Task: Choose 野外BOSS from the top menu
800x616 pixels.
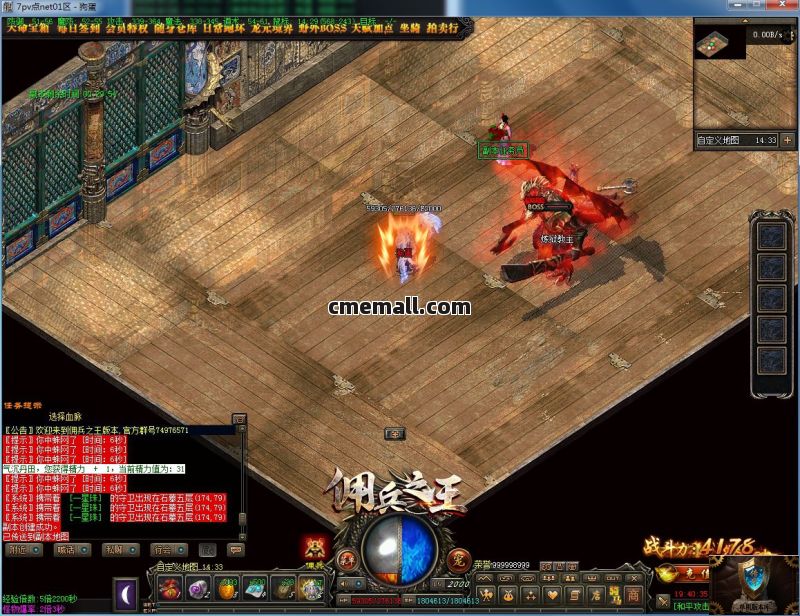Action: (x=320, y=28)
